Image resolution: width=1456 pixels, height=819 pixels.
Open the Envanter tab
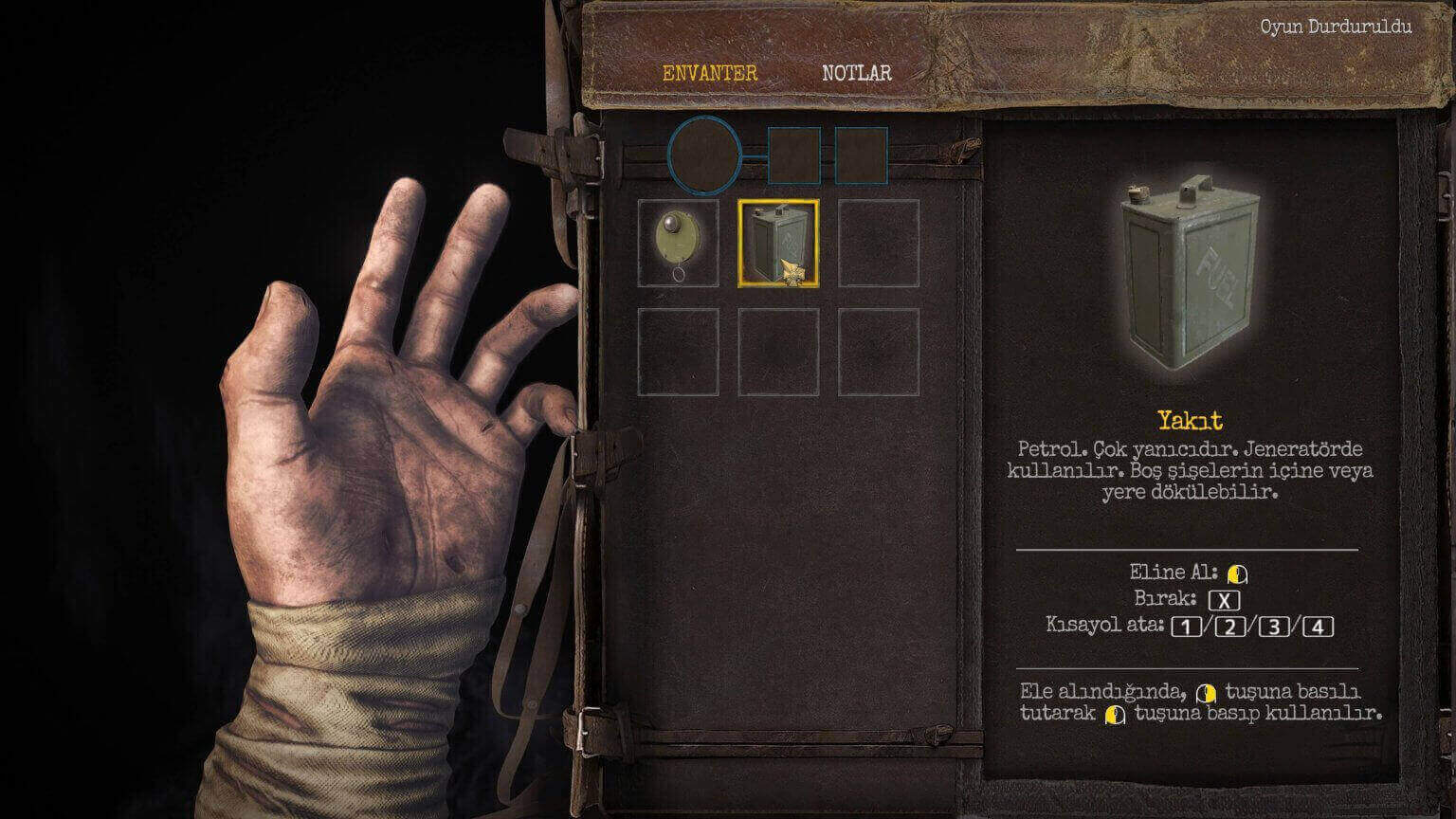(x=709, y=73)
